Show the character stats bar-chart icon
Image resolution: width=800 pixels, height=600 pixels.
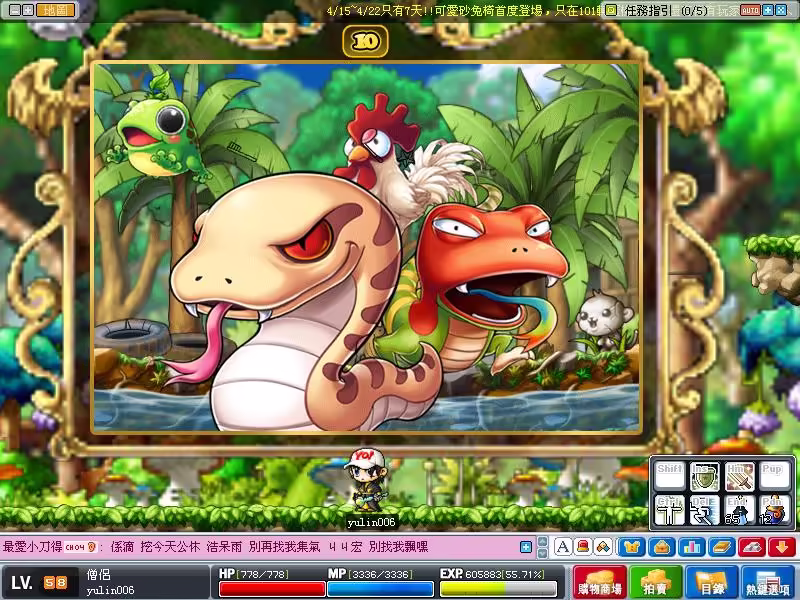point(691,547)
